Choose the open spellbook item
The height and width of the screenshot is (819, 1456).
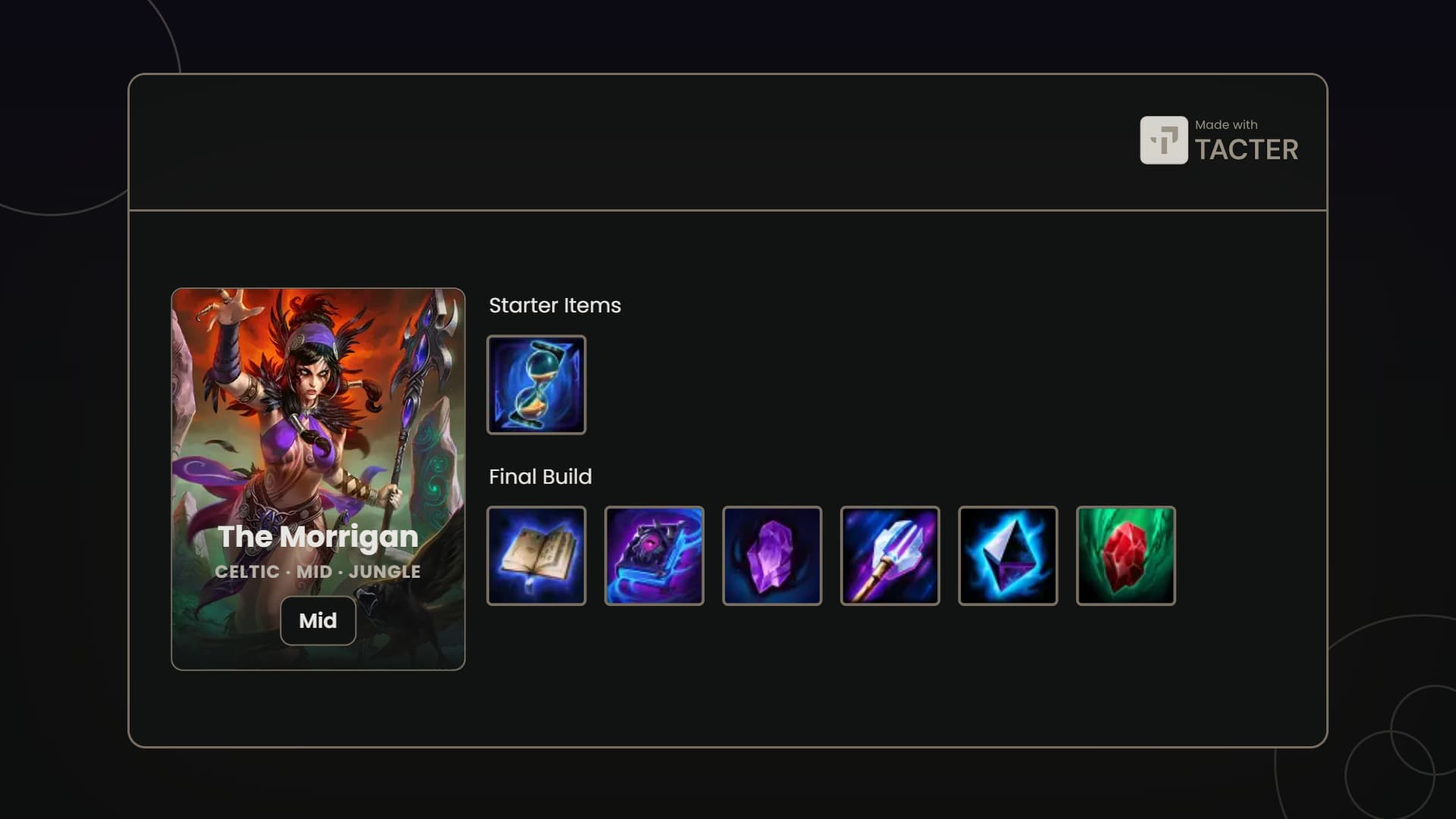pos(536,556)
